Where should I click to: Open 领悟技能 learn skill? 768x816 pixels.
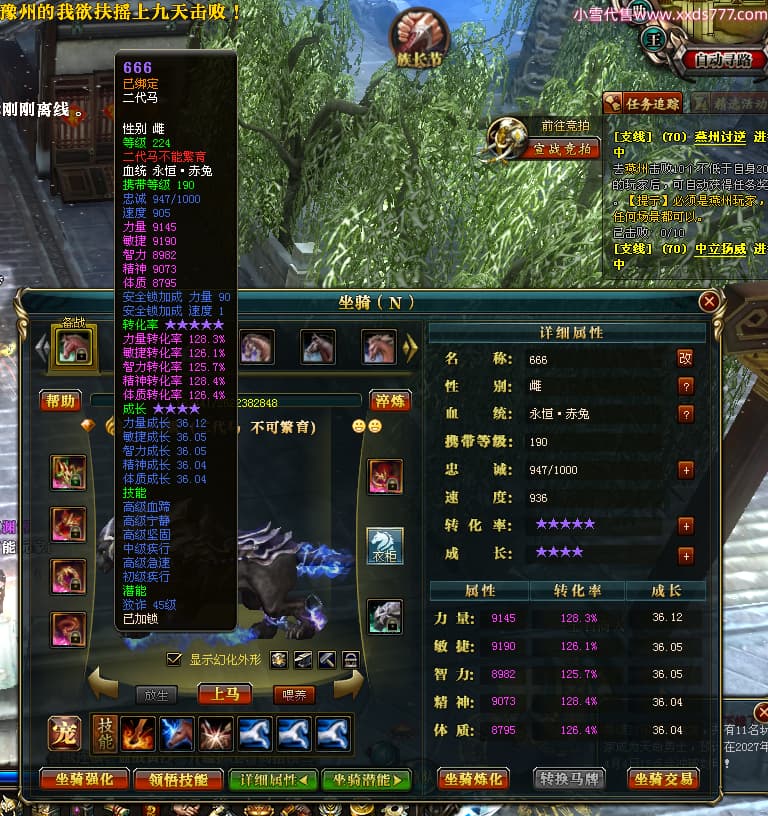178,779
